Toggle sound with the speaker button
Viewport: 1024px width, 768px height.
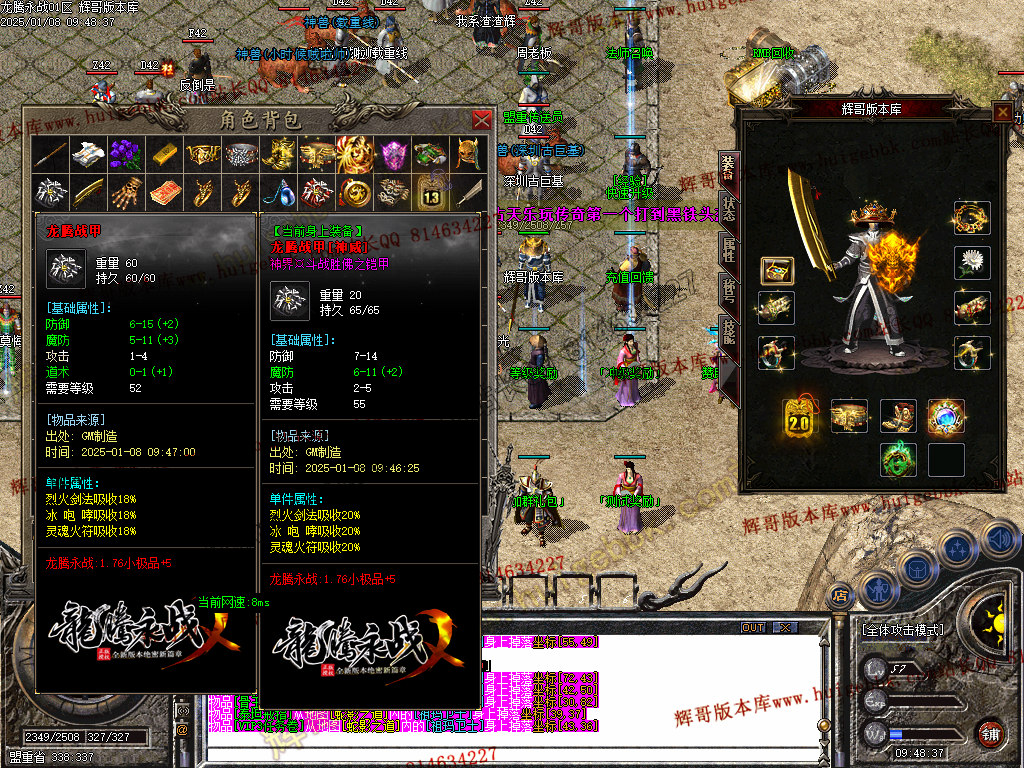[x=998, y=543]
